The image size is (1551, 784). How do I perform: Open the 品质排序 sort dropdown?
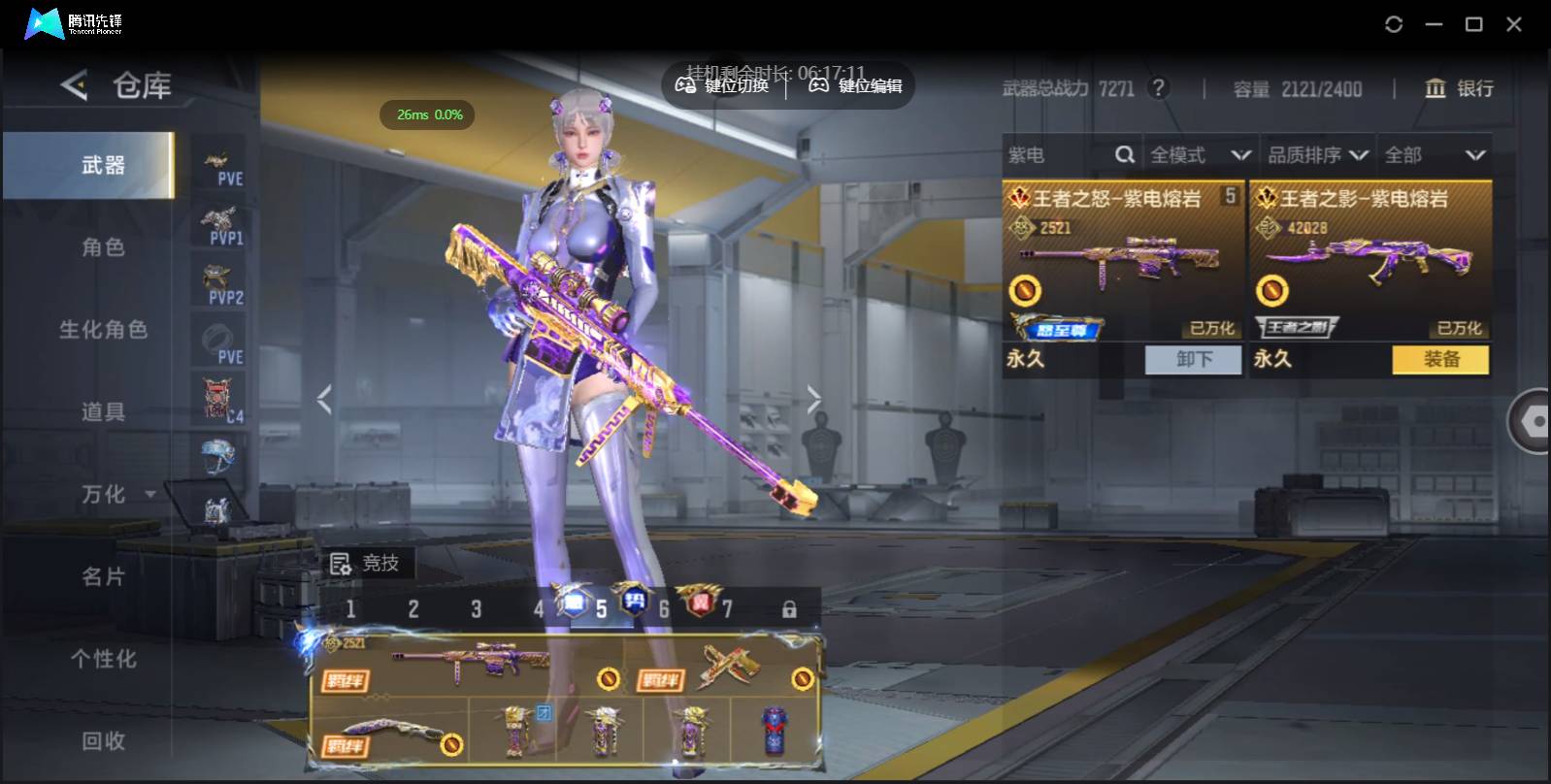coord(1317,155)
